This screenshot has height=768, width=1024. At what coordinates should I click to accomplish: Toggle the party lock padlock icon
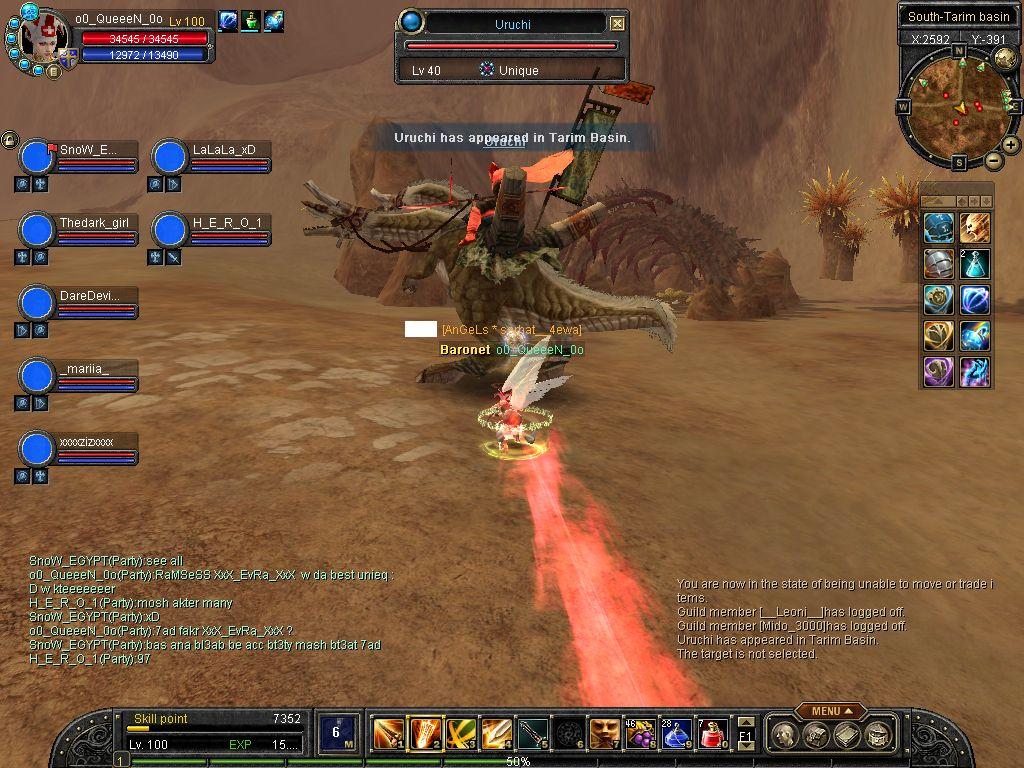coord(8,139)
